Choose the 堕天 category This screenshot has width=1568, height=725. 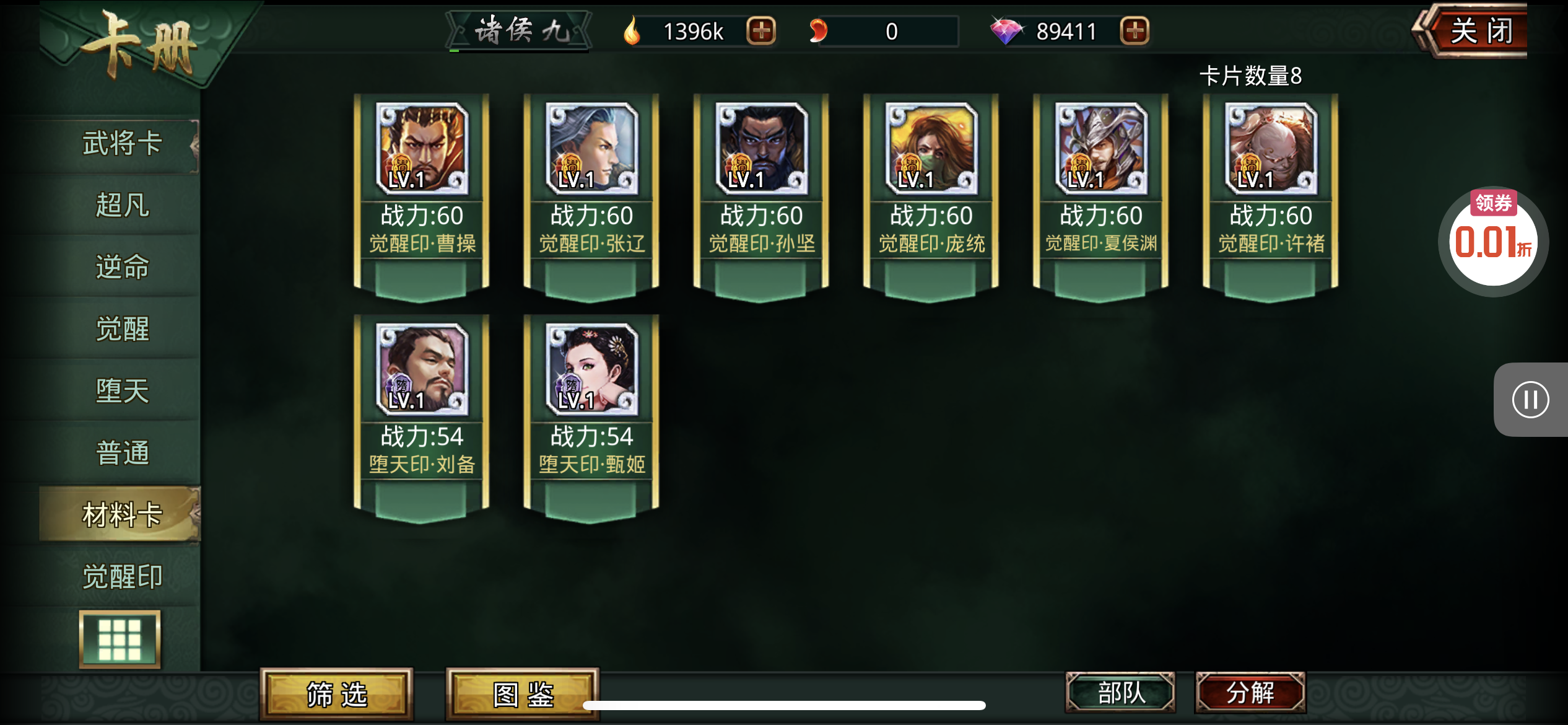pyautogui.click(x=122, y=391)
